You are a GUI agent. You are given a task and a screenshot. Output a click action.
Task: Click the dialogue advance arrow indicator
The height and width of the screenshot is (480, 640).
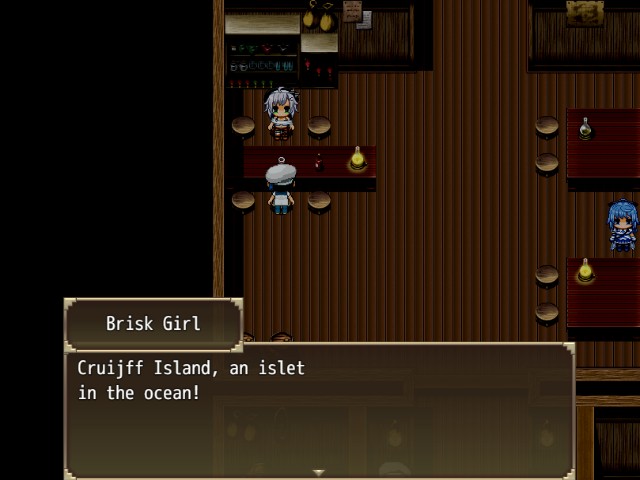(319, 472)
